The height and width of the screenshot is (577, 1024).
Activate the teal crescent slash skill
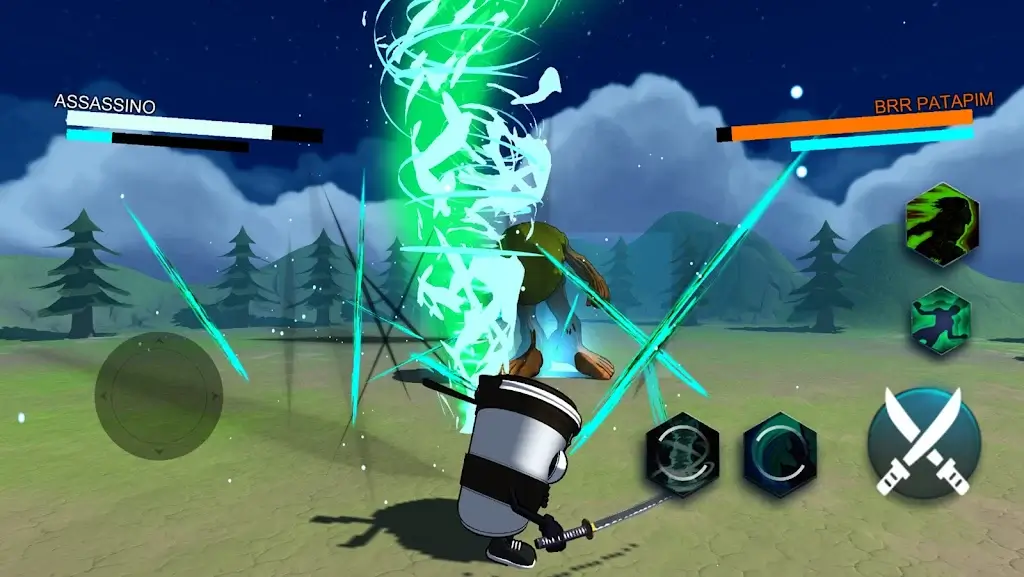780,455
